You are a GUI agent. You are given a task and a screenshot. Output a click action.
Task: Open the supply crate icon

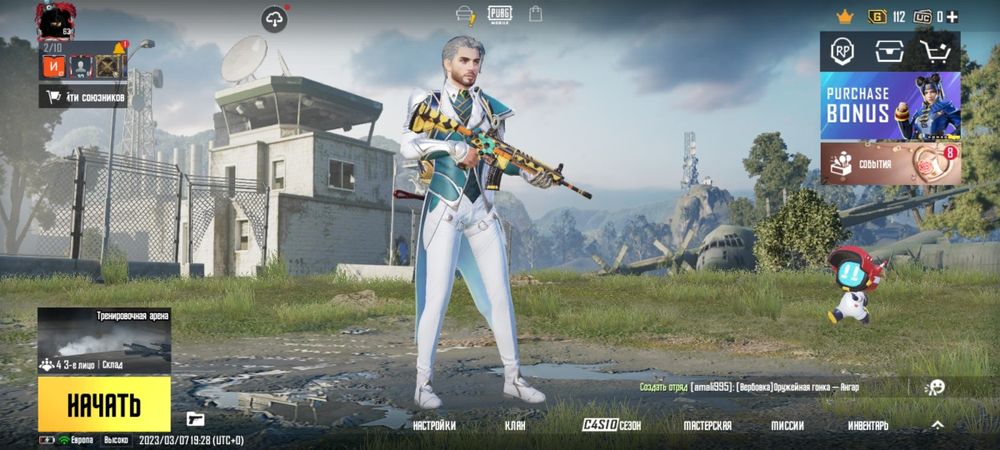(x=889, y=51)
